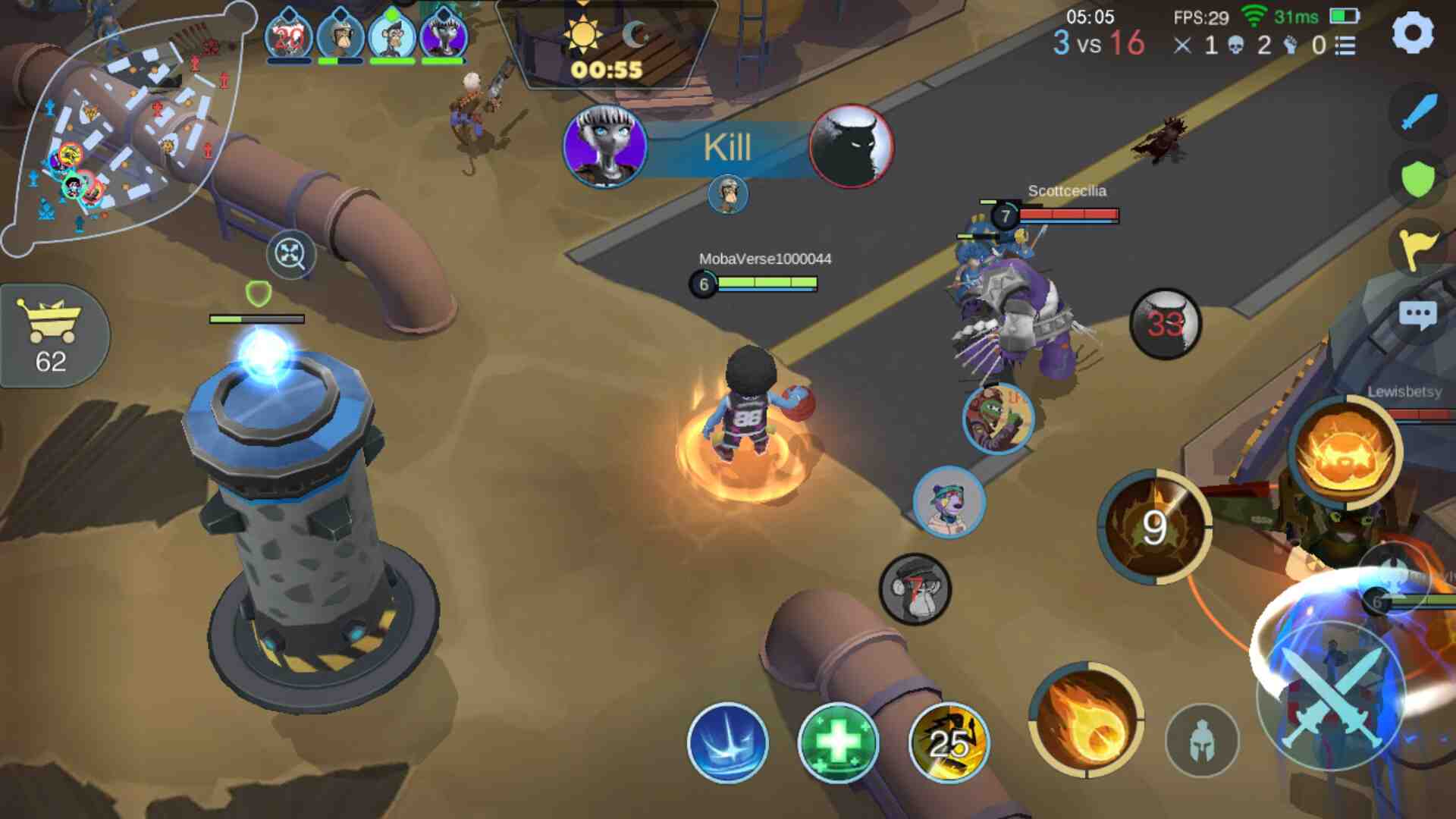This screenshot has height=819, width=1456.
Task: Target the green frog enemy hero portrait
Action: coord(998,419)
